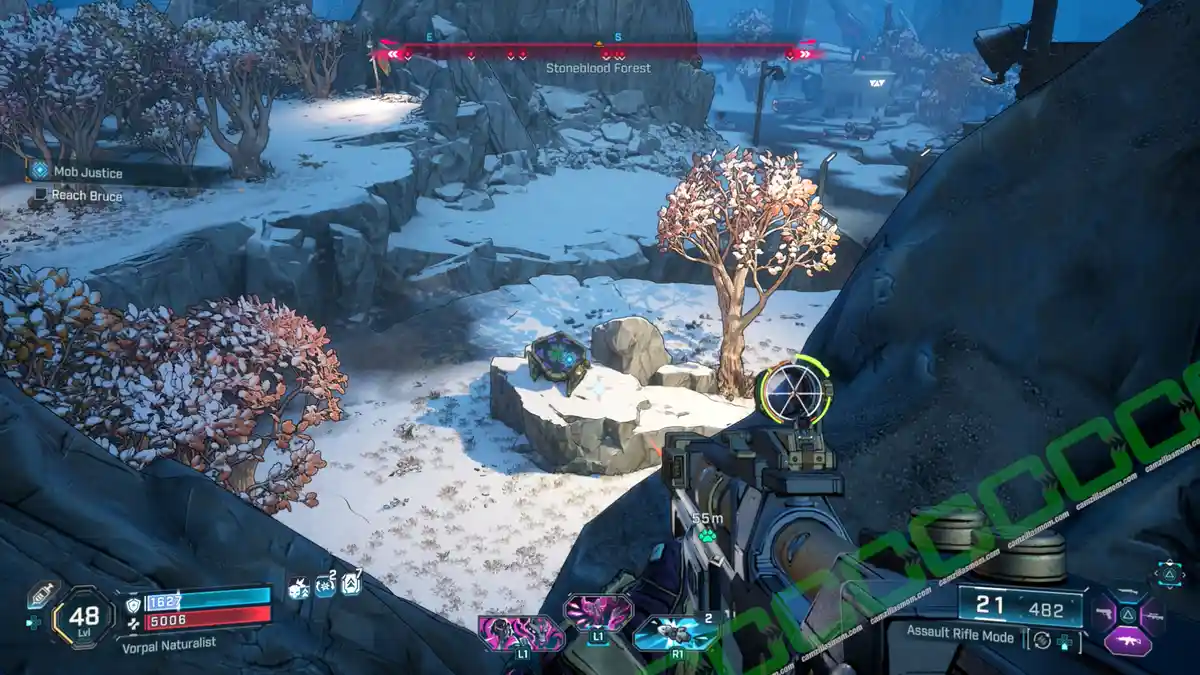Click the skull status effect icon
Screen dimensions: 1200x675
pos(299,588)
